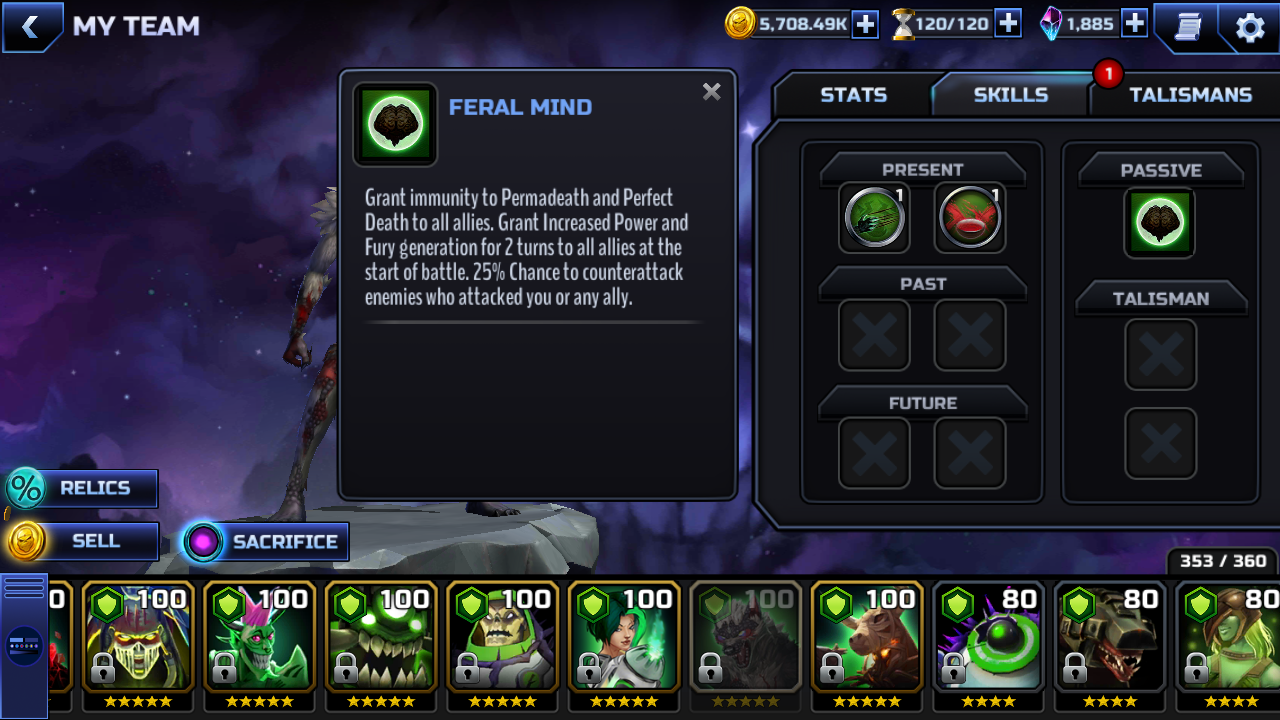This screenshot has height=720, width=1280.
Task: Go back from My Team screen
Action: pos(31,27)
